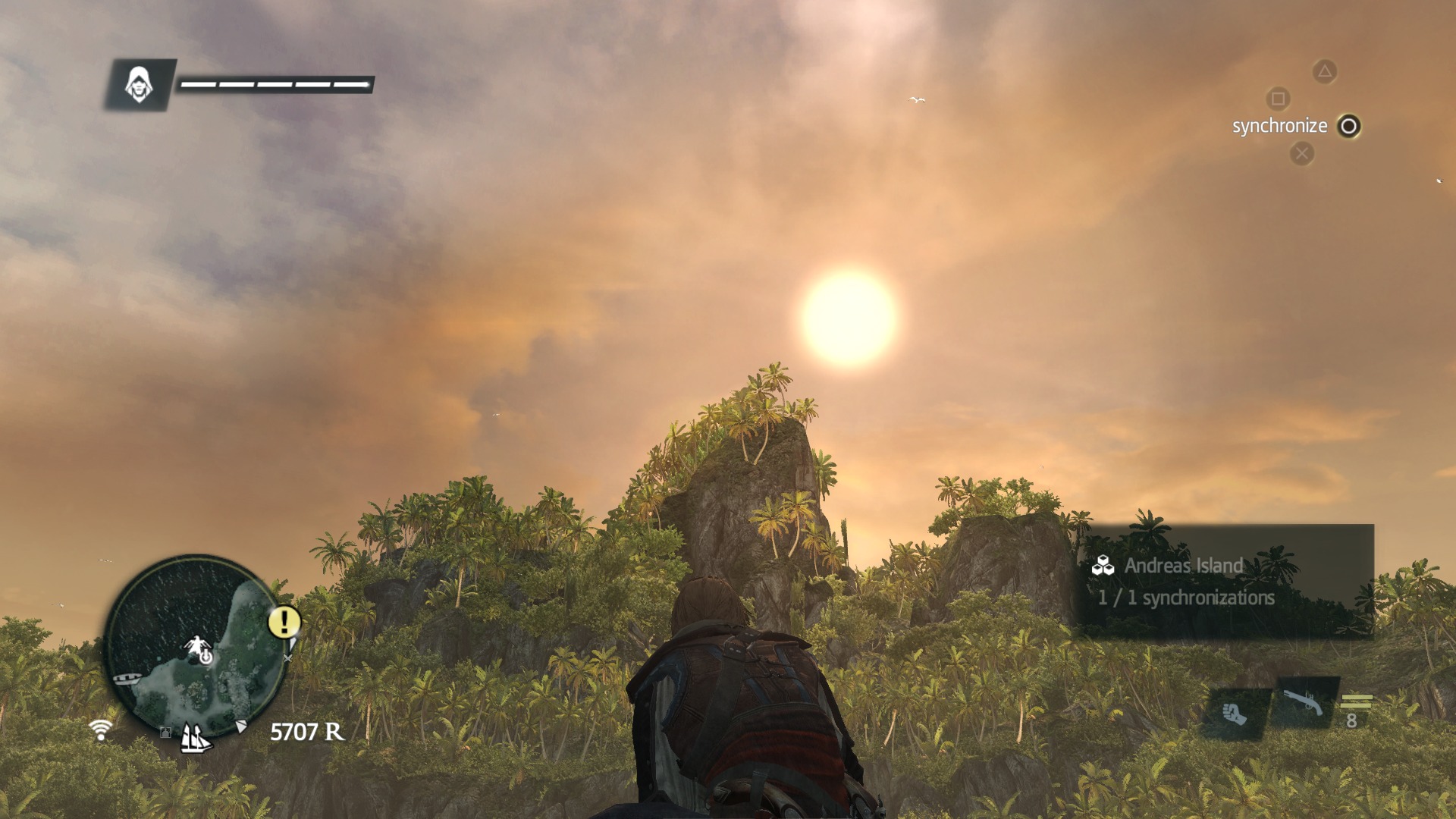1456x819 pixels.
Task: Click the Andreas Island synchronizations panel
Action: coord(1225,581)
